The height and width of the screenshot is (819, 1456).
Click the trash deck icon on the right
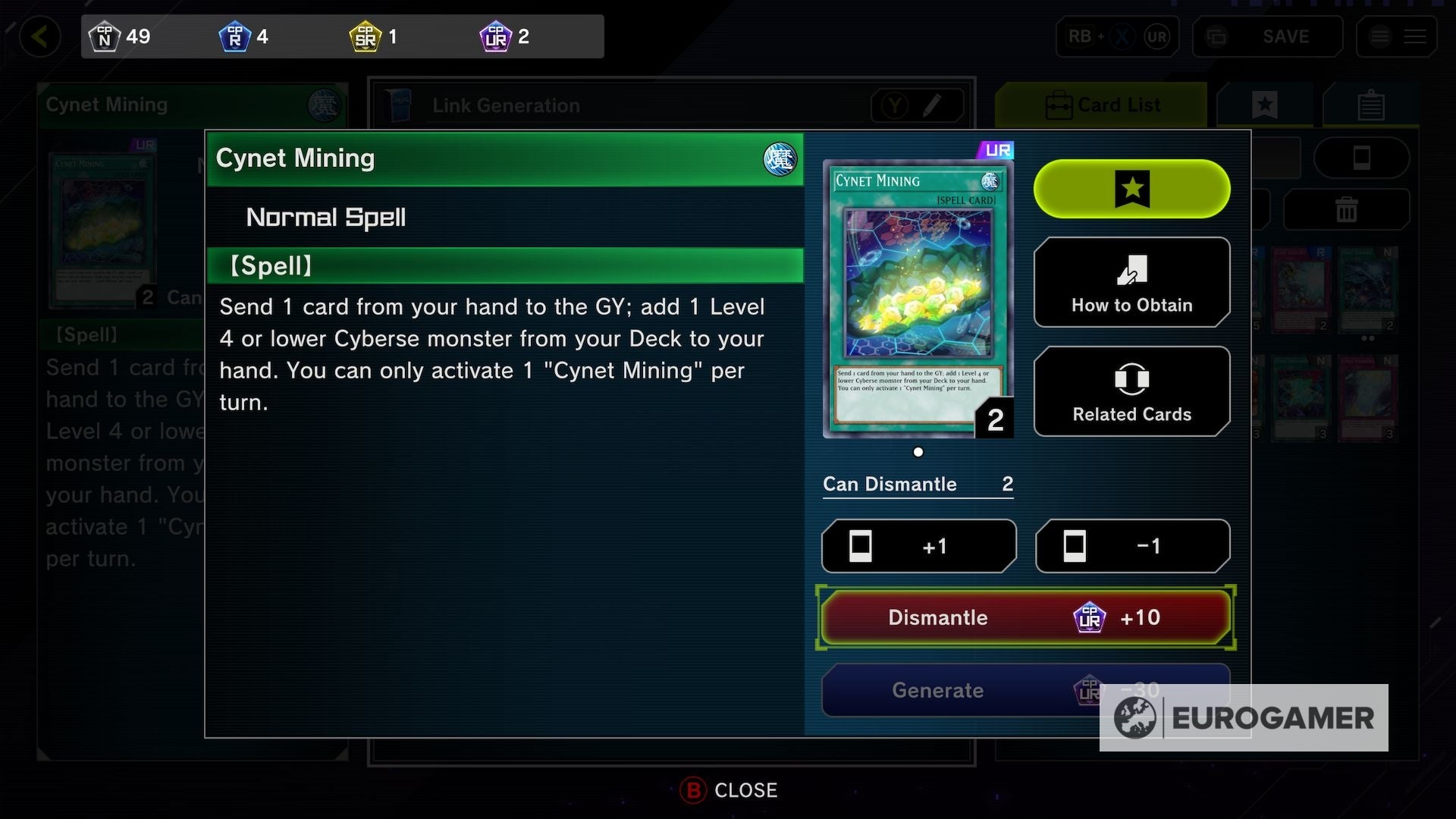point(1346,209)
